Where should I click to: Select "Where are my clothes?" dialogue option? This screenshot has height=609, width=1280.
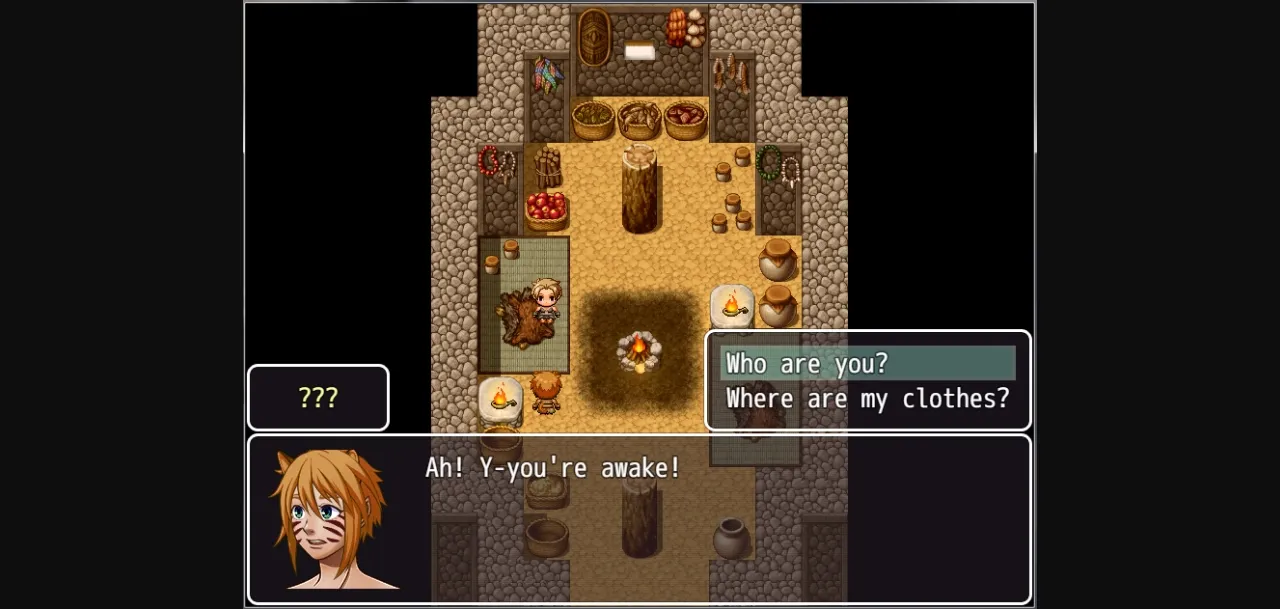pos(867,399)
